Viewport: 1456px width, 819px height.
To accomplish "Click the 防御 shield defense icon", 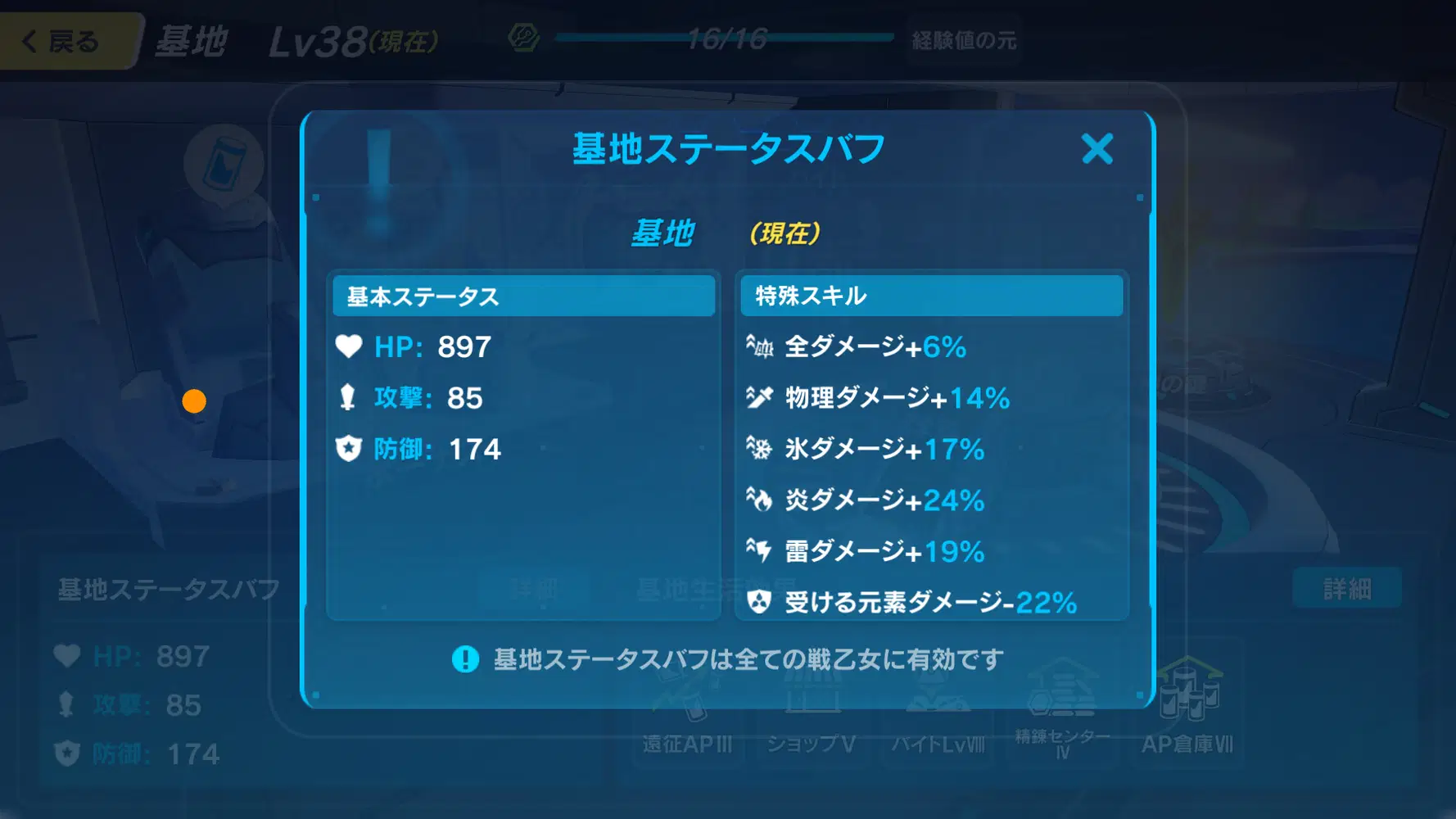I will point(350,449).
